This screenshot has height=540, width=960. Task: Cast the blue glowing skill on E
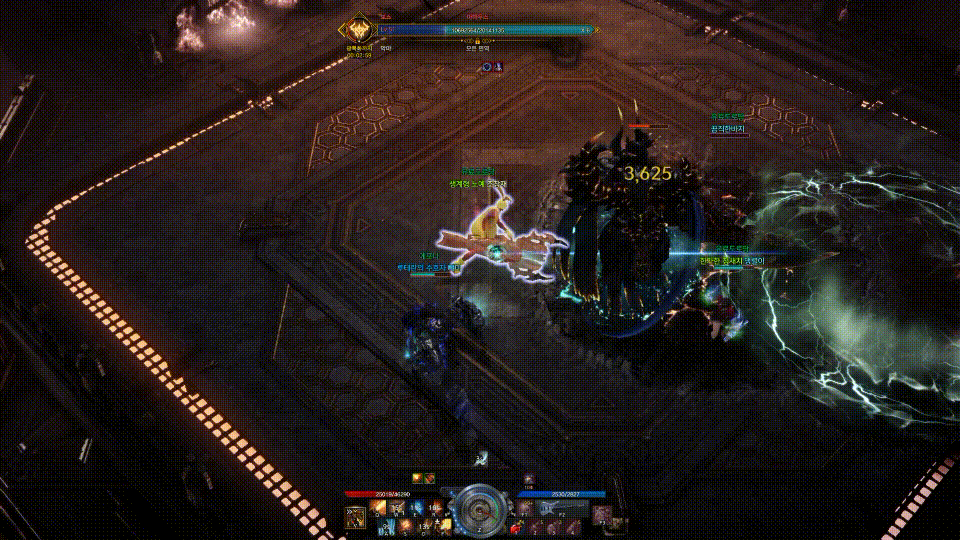click(x=413, y=509)
